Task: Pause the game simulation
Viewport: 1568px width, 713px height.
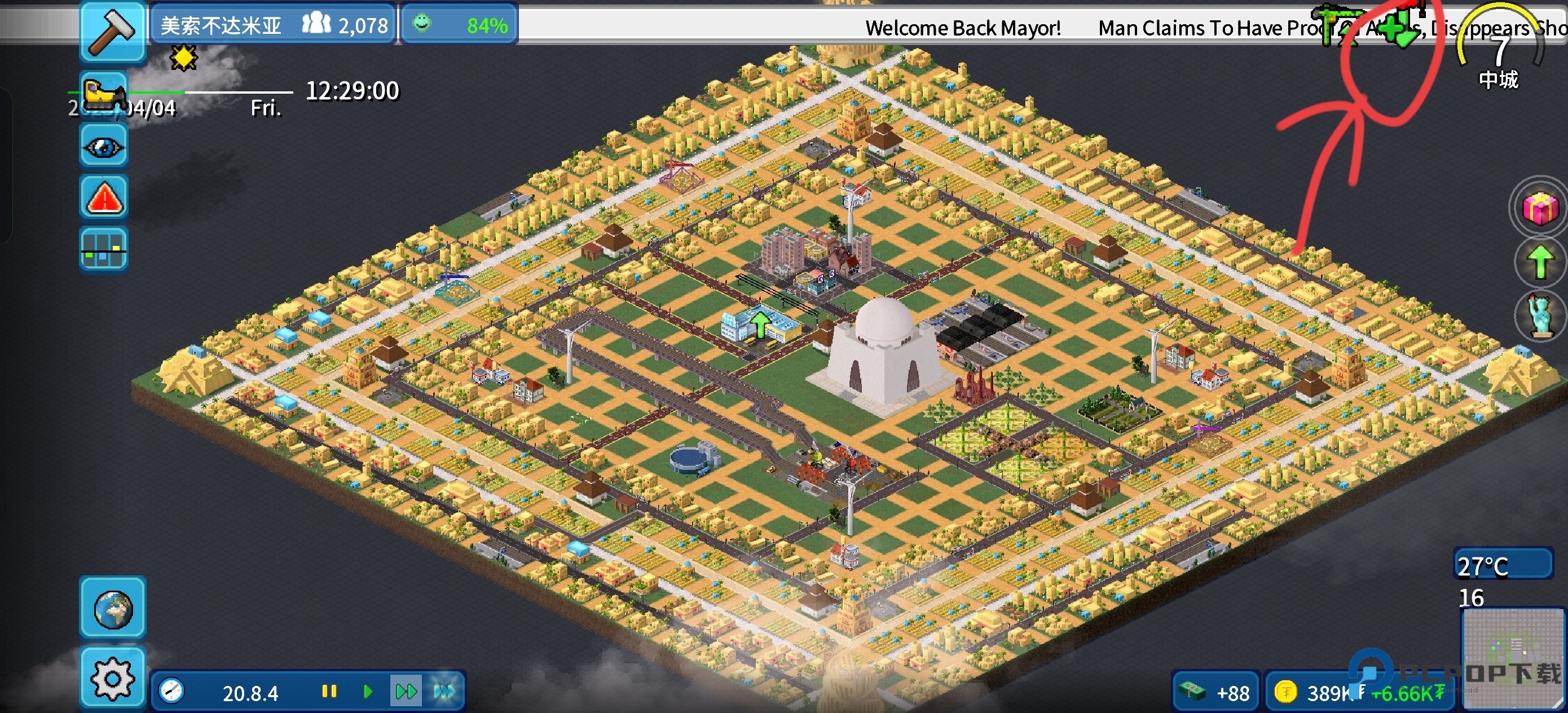Action: tap(329, 691)
